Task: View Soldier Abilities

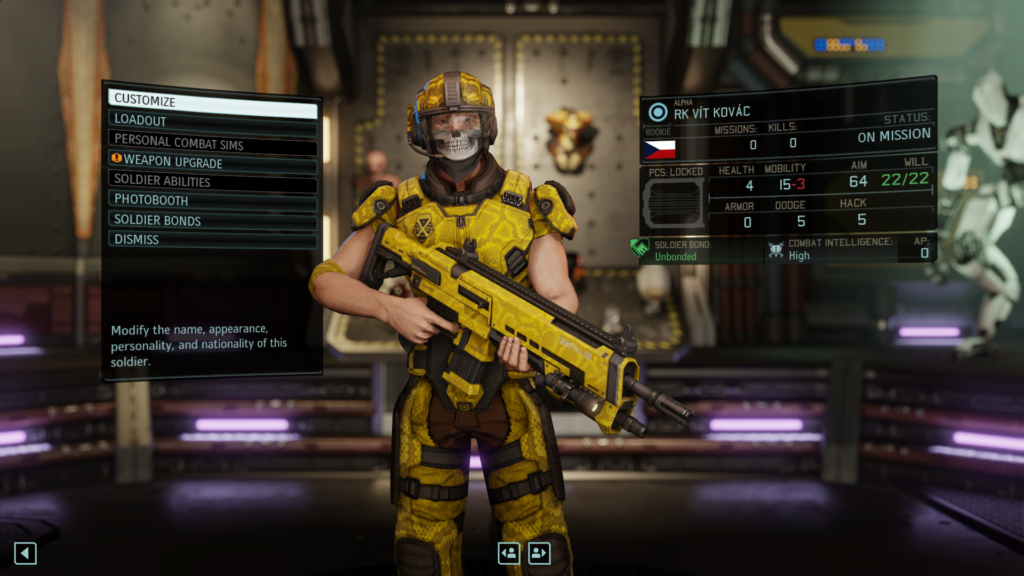Action: (212, 182)
